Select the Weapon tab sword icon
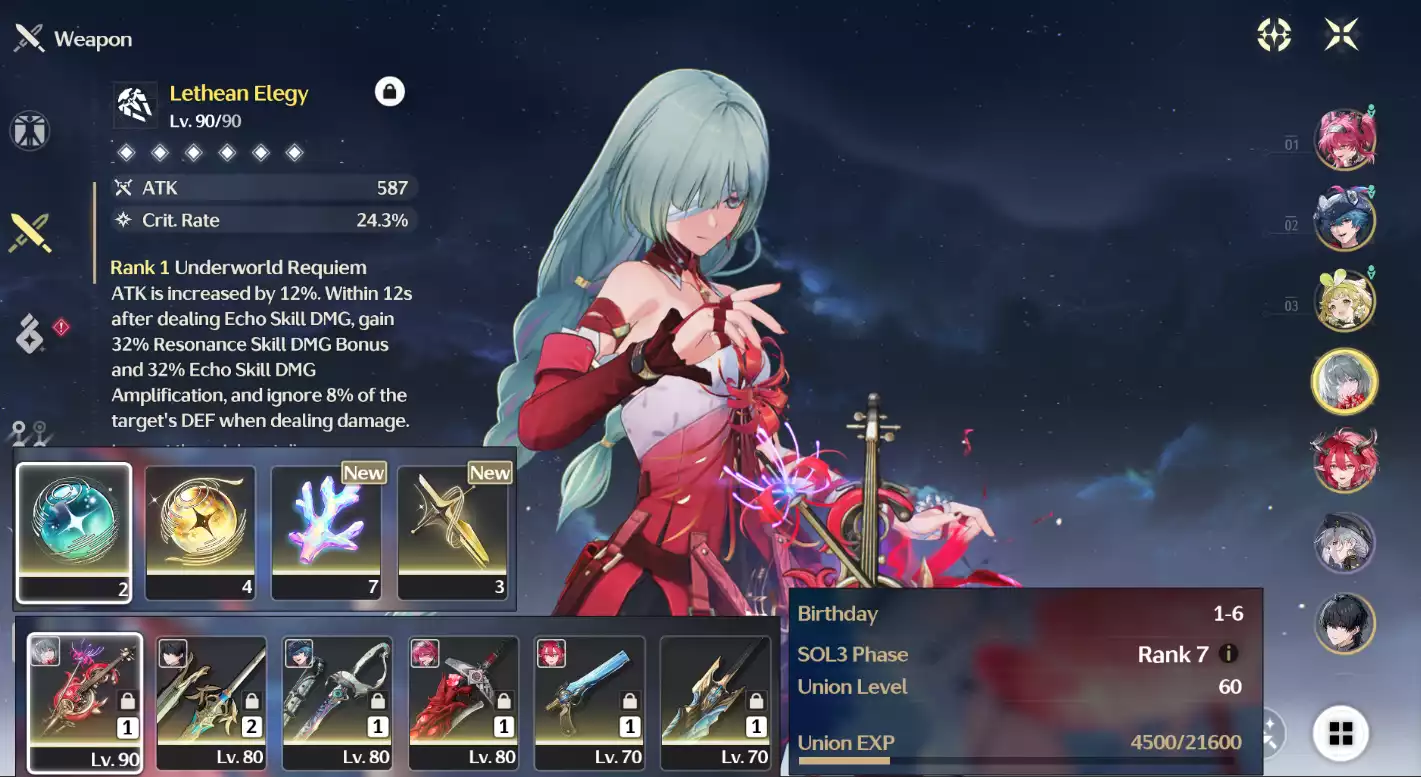The height and width of the screenshot is (777, 1421). point(30,233)
